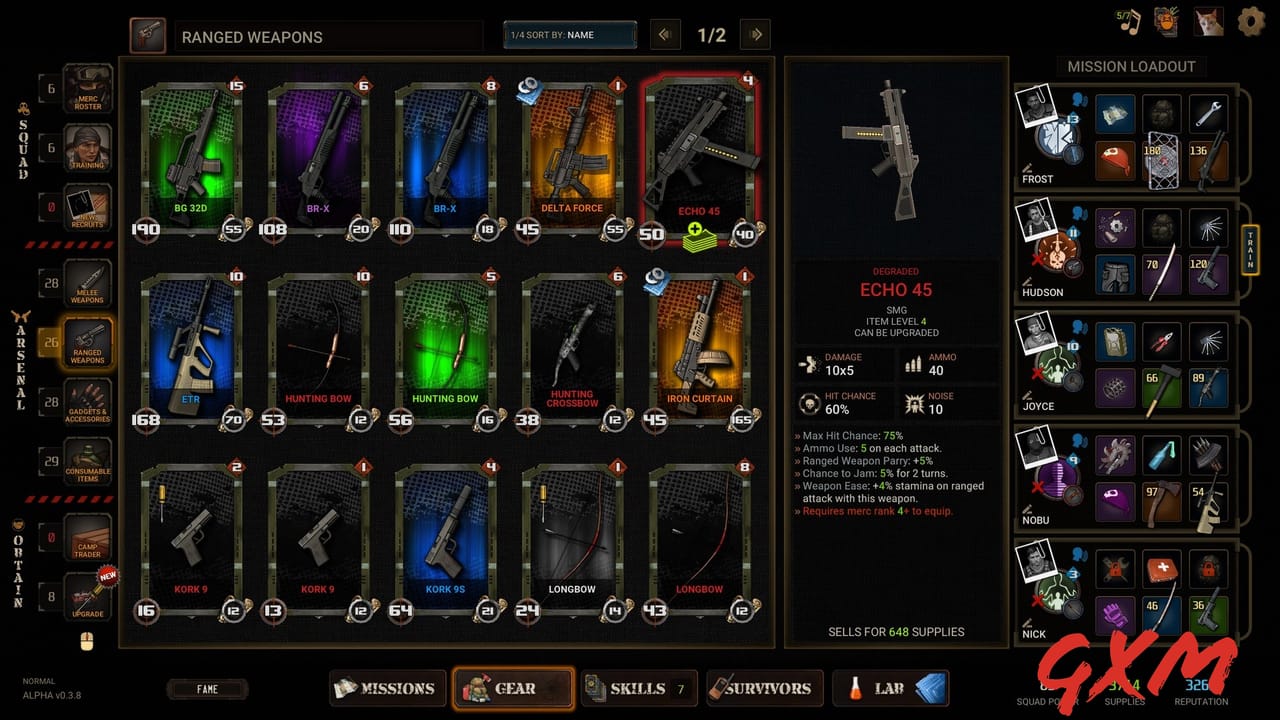This screenshot has height=720, width=1280.
Task: Click the Fame button
Action: point(207,688)
